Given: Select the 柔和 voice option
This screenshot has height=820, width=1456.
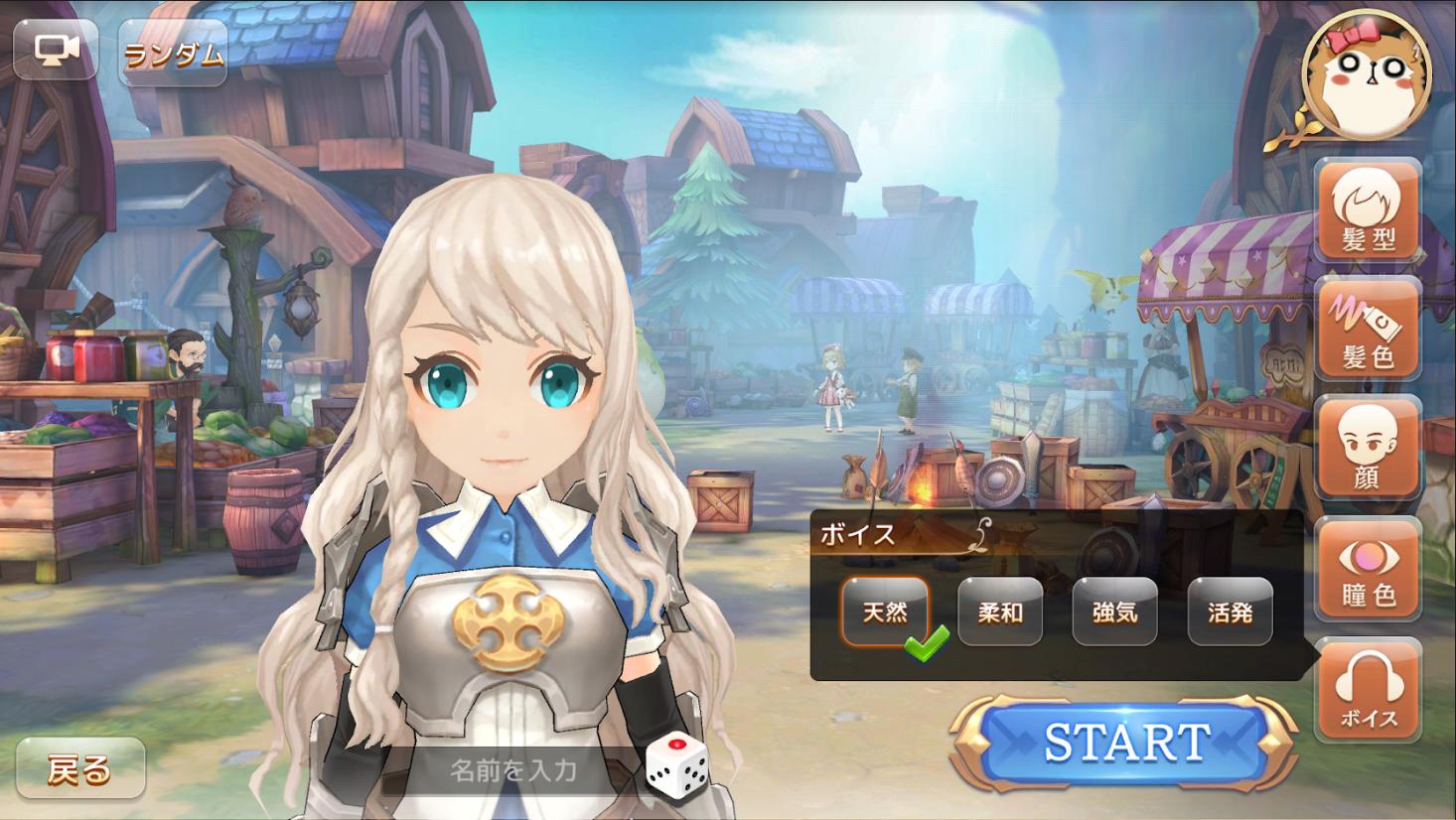Looking at the screenshot, I should pyautogui.click(x=1000, y=613).
